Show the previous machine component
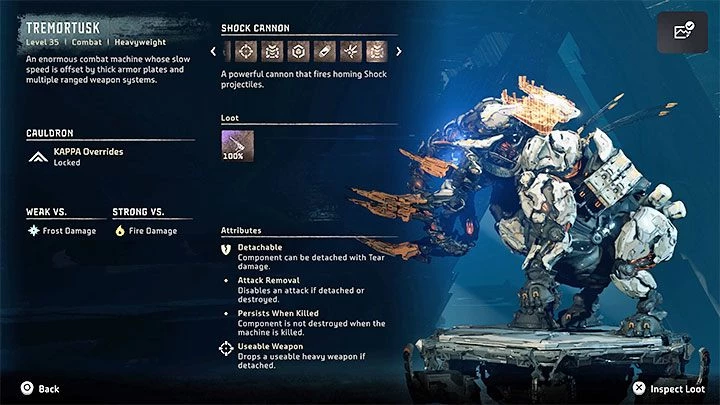The width and height of the screenshot is (720, 405). click(x=213, y=52)
